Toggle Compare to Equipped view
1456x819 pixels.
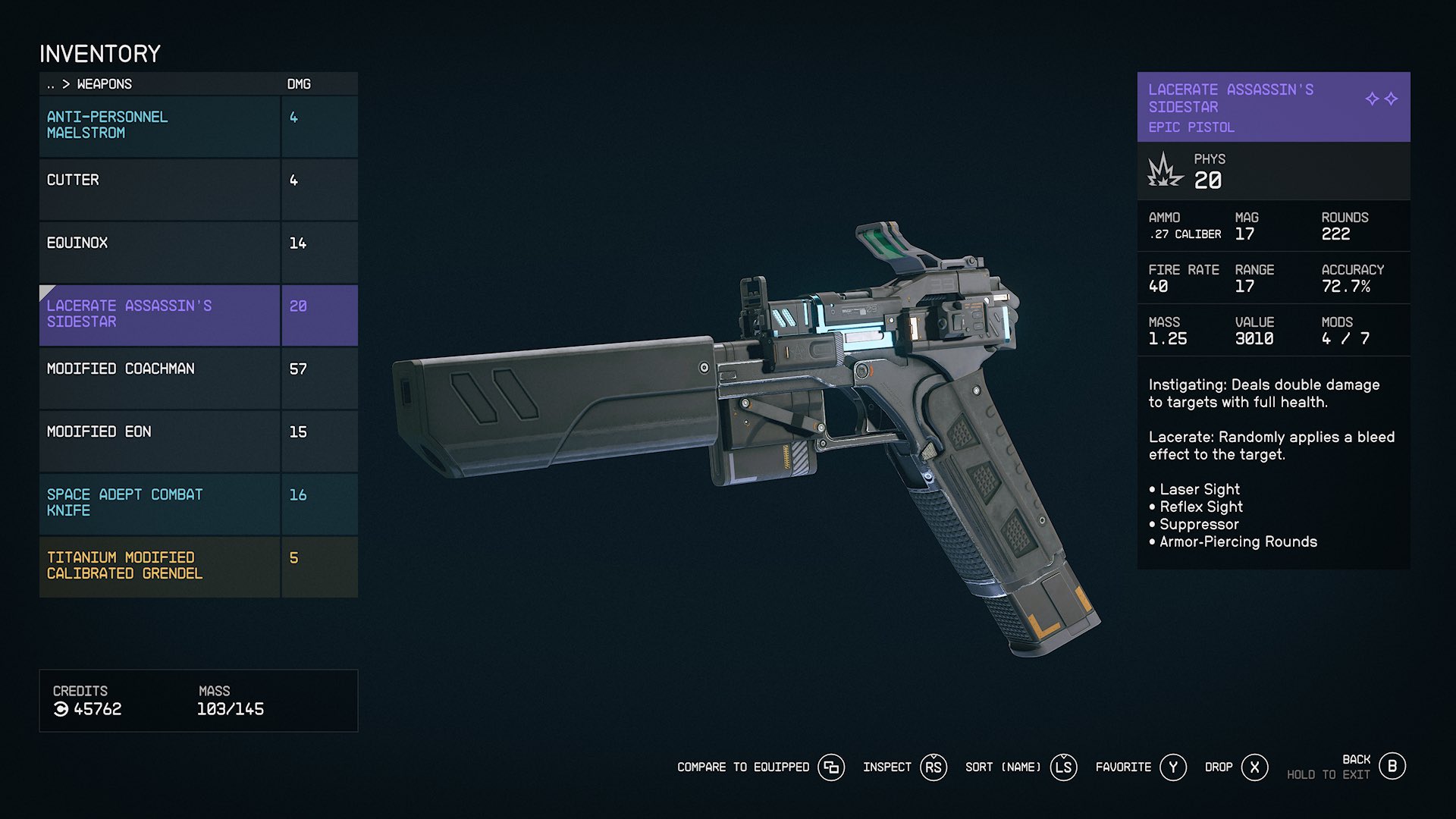click(x=742, y=767)
